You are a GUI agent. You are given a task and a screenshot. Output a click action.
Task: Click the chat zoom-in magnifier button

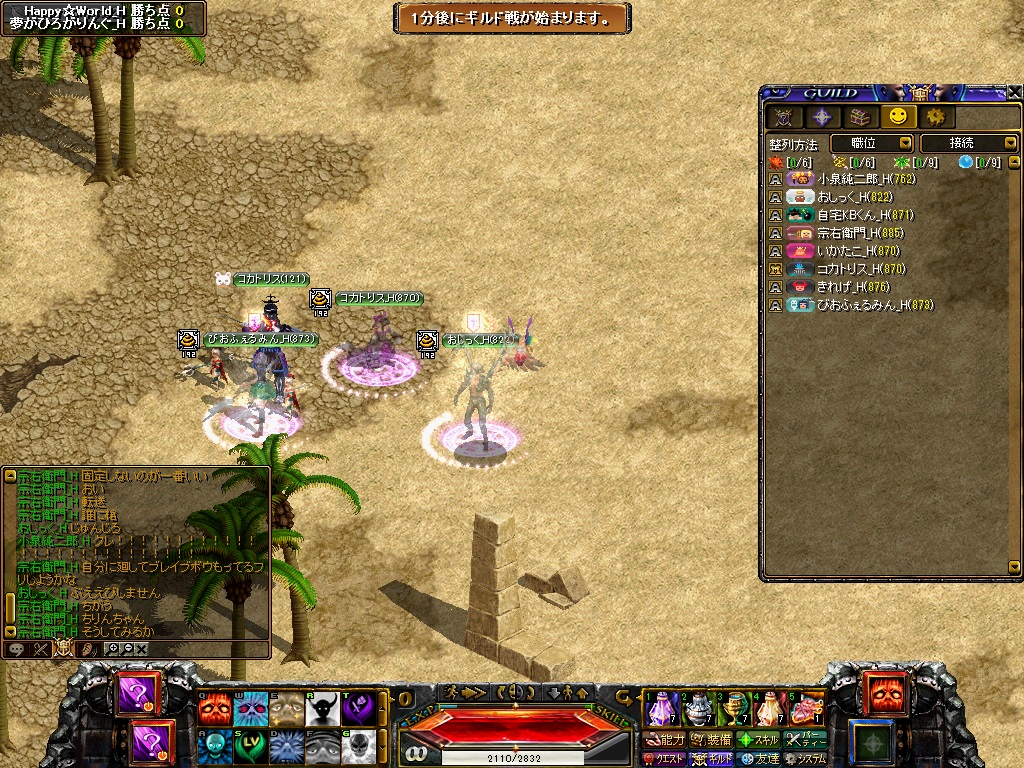[x=113, y=649]
